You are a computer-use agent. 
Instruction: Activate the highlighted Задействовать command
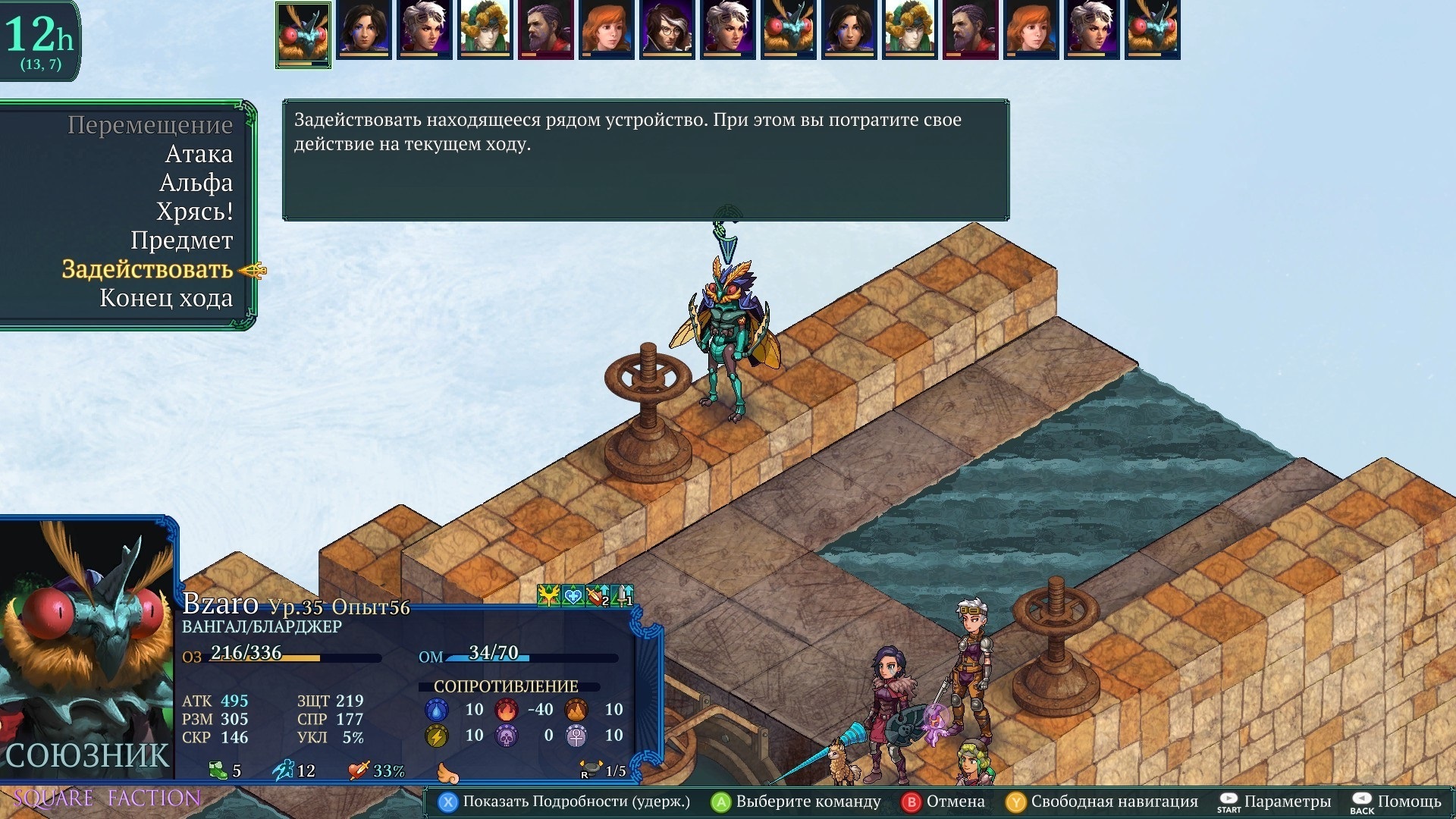point(147,269)
